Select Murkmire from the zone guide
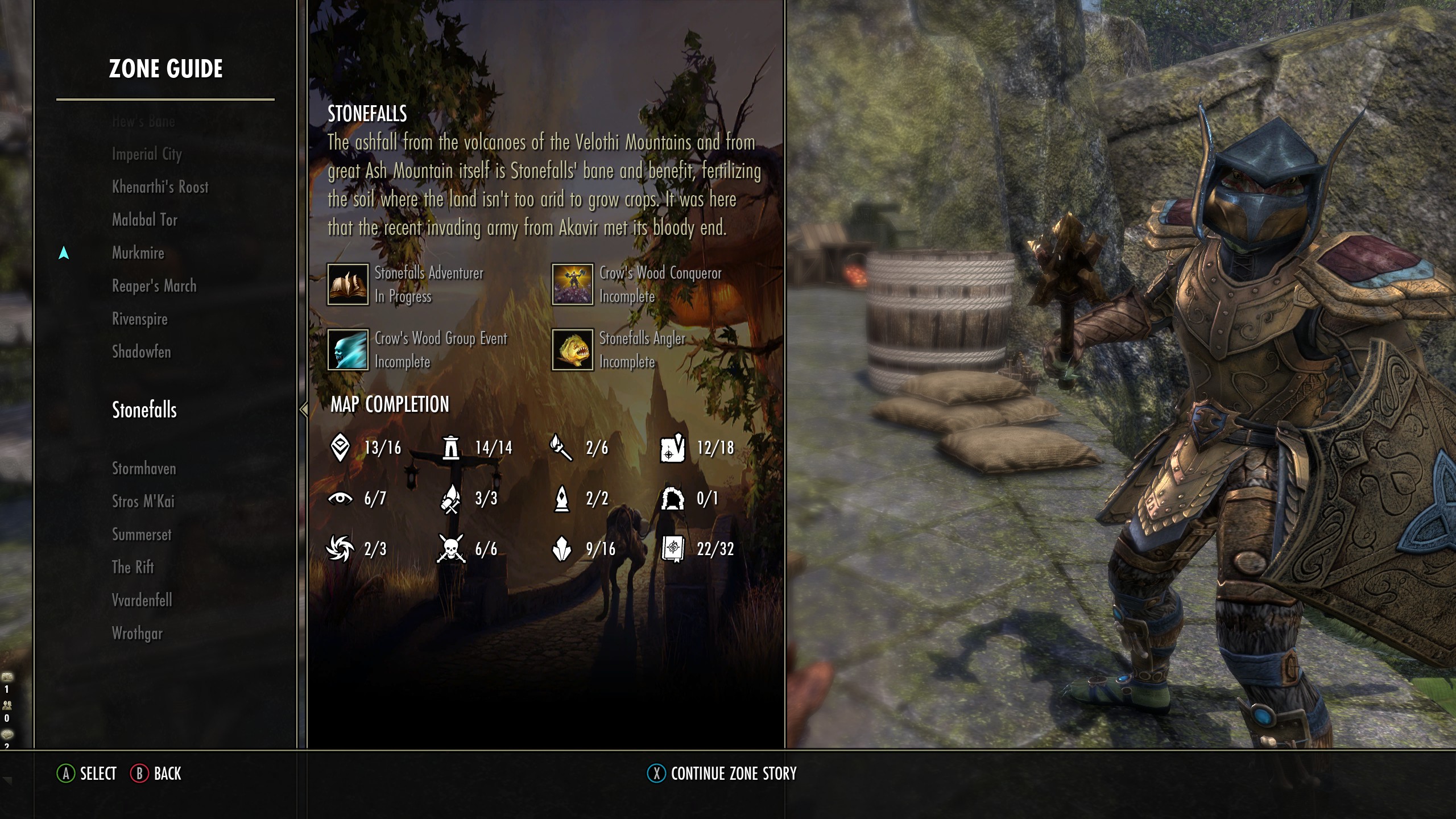 138,253
